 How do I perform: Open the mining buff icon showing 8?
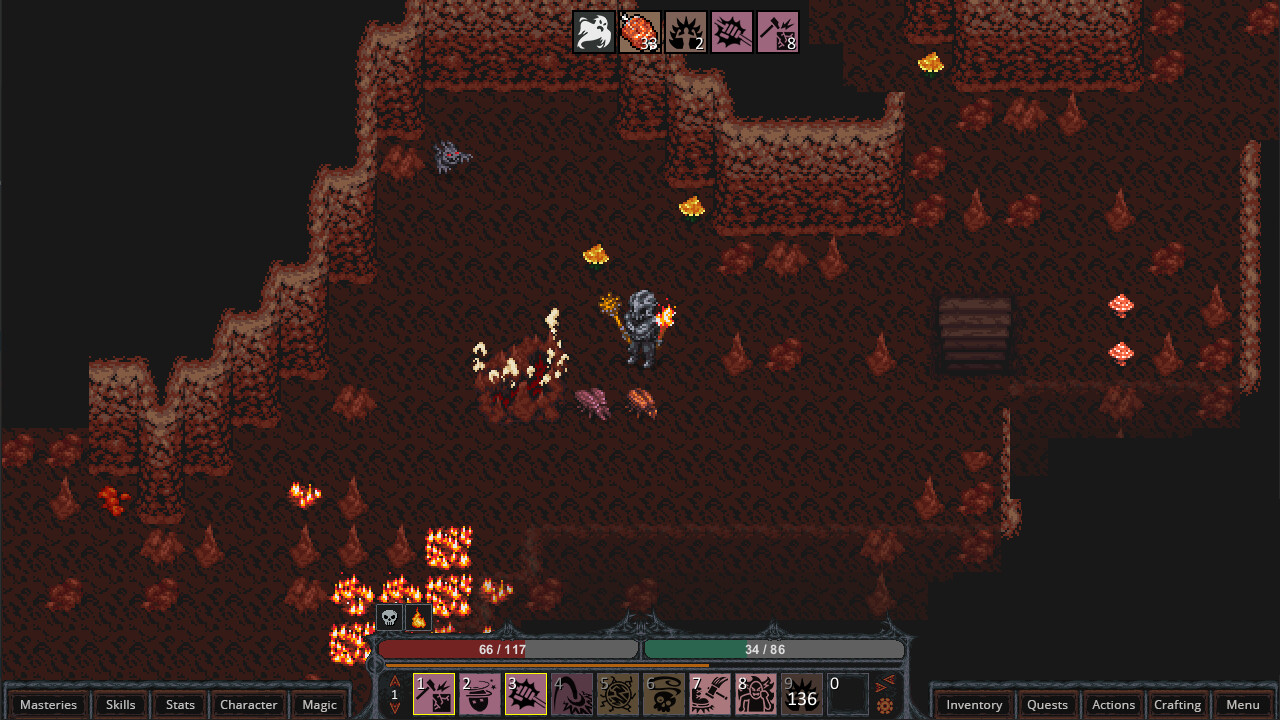click(x=778, y=31)
